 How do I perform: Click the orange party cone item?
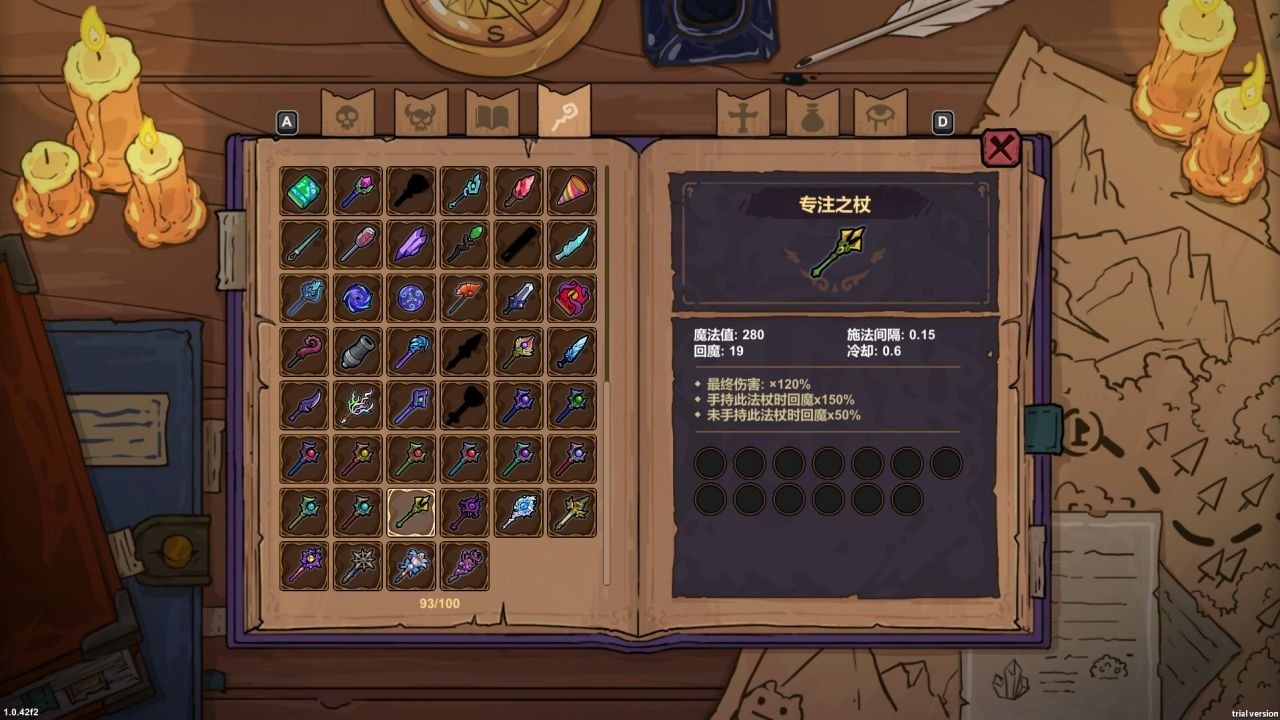[570, 191]
